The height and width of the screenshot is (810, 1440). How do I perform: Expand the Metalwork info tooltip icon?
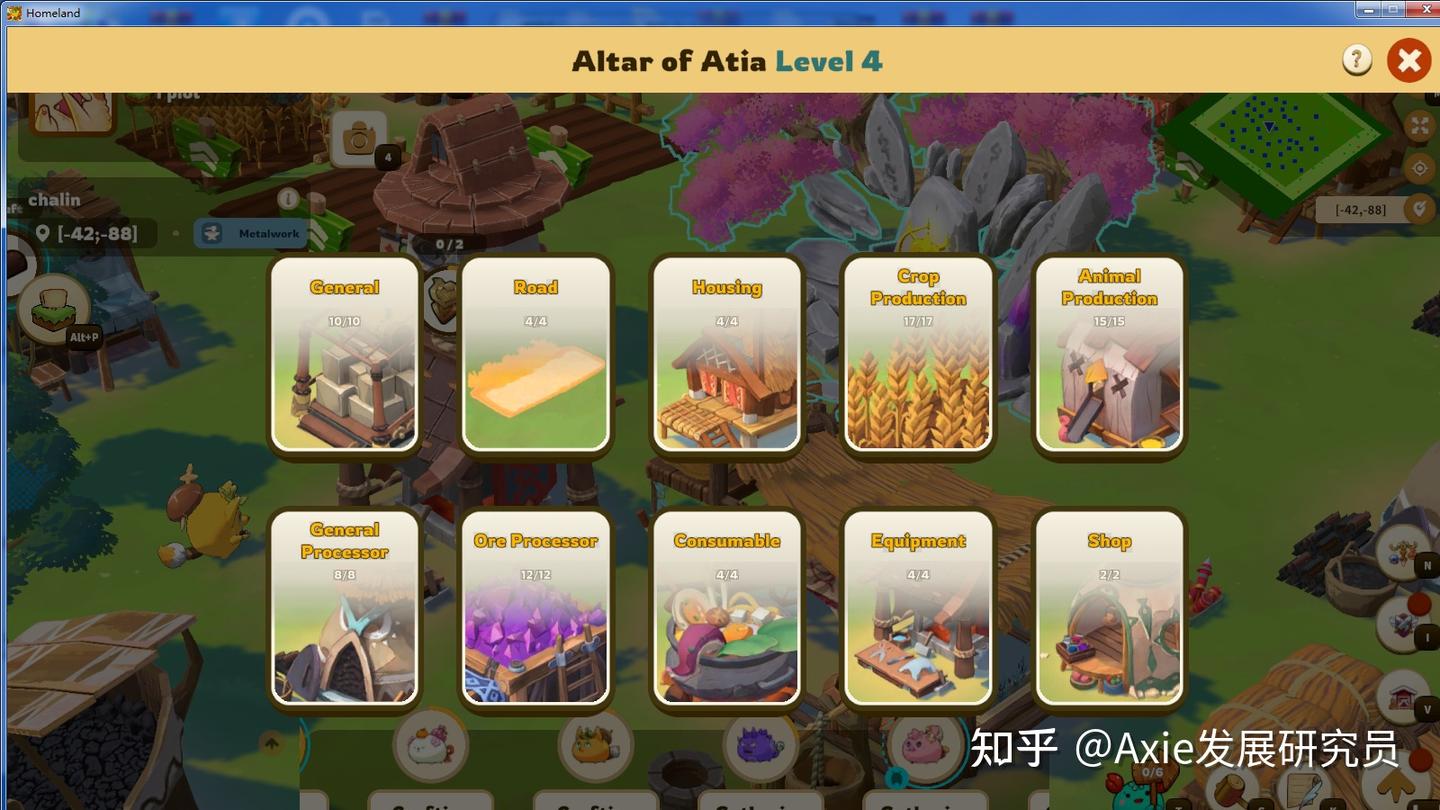pyautogui.click(x=290, y=200)
